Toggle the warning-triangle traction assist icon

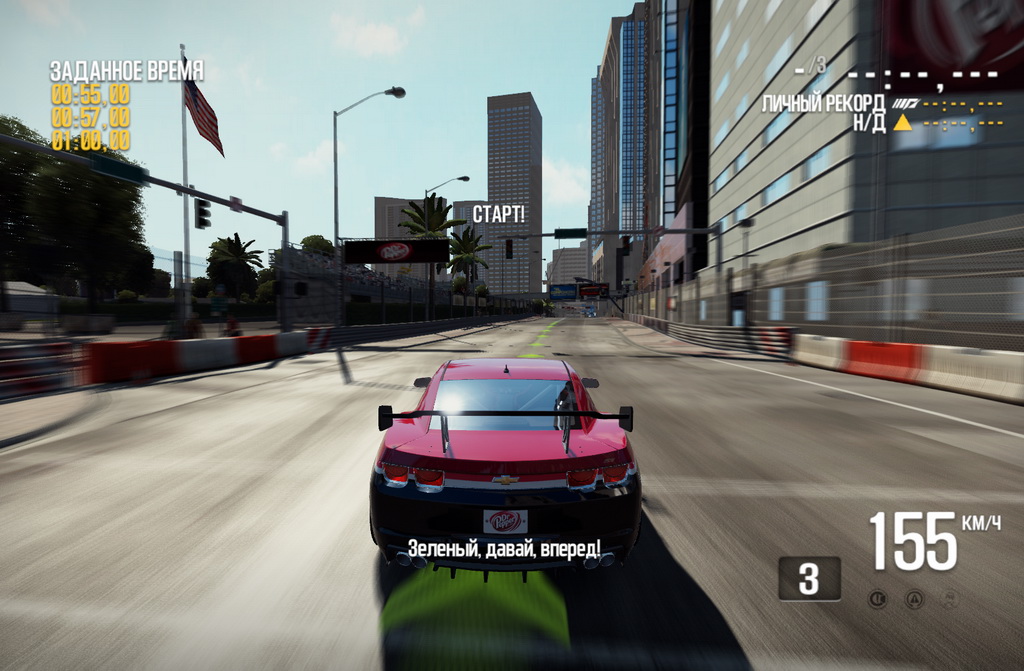914,599
